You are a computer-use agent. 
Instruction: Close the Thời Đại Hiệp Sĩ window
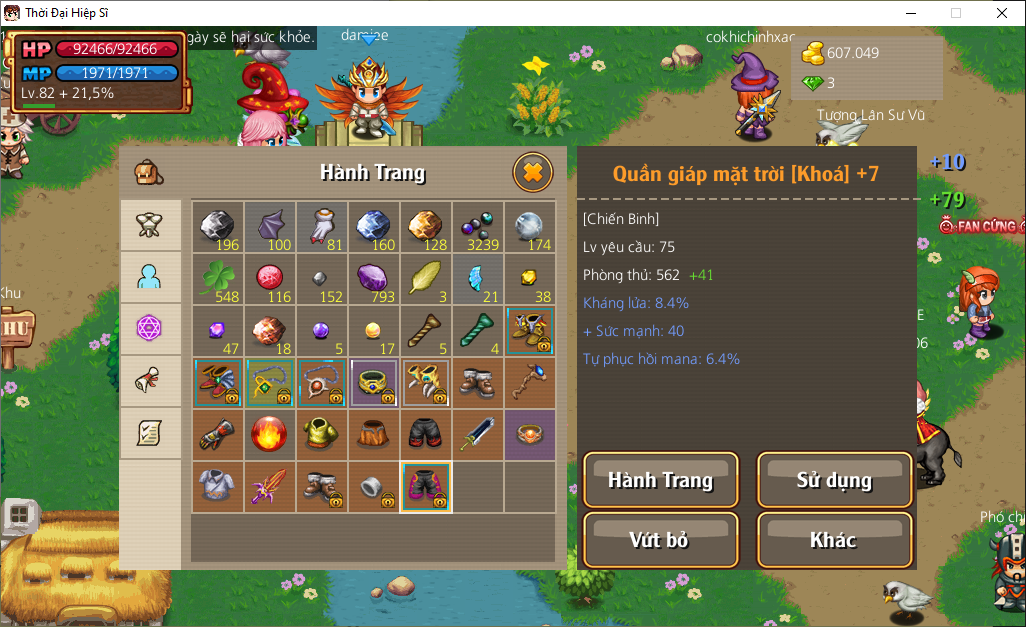click(1001, 13)
